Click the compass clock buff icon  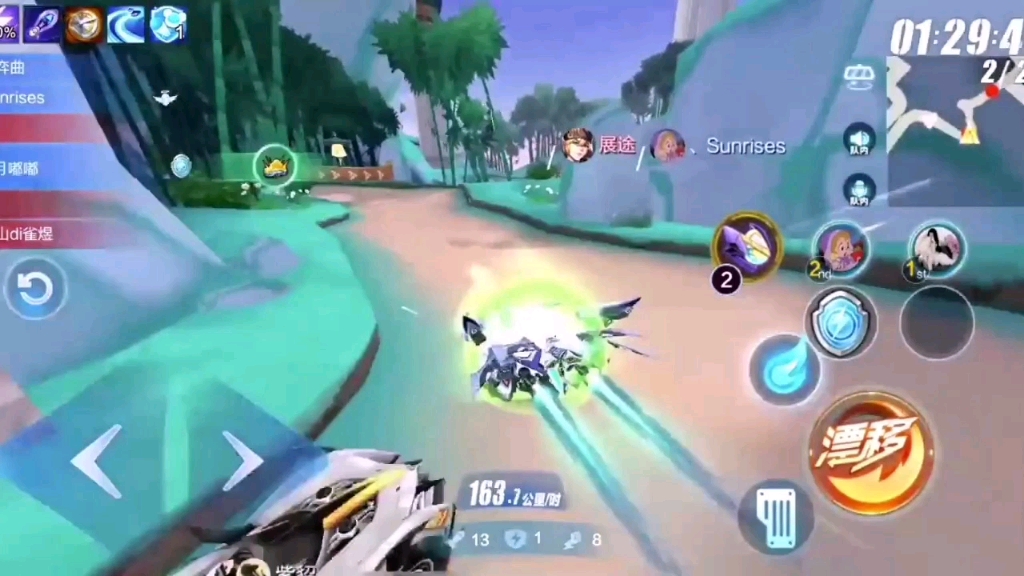coord(85,24)
